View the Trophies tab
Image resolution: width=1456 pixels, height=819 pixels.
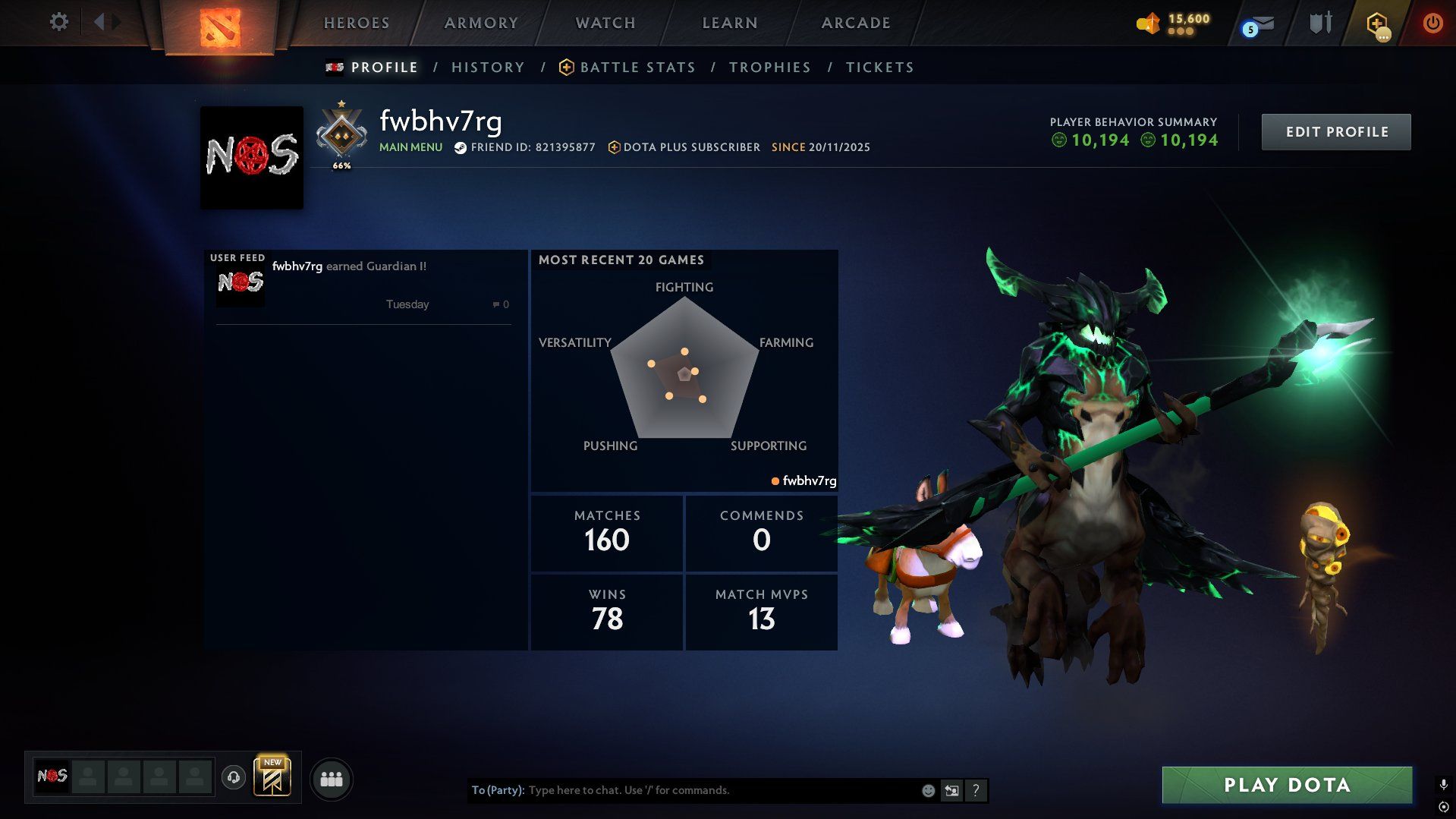coord(769,68)
